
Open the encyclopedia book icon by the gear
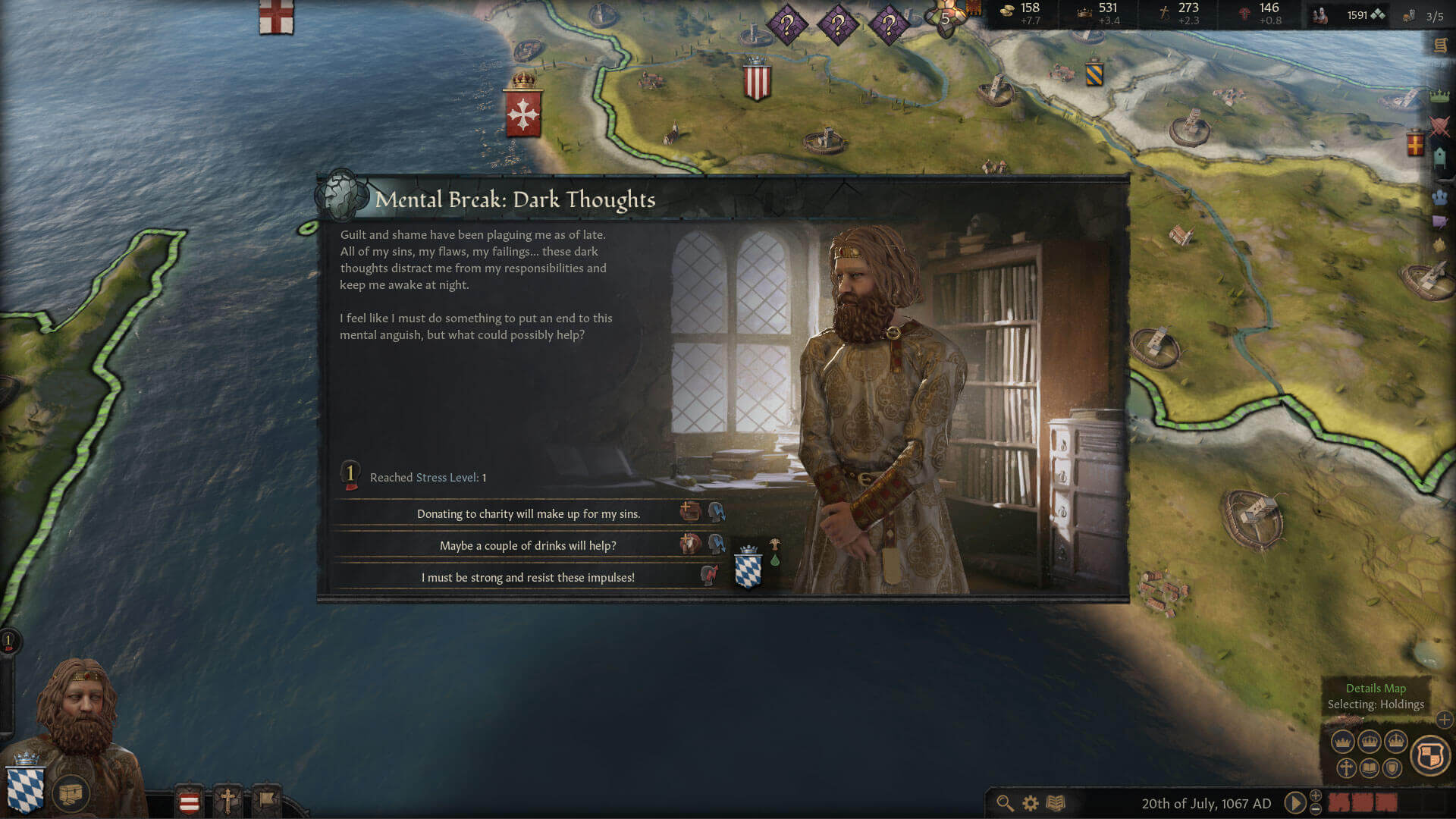pyautogui.click(x=1056, y=803)
